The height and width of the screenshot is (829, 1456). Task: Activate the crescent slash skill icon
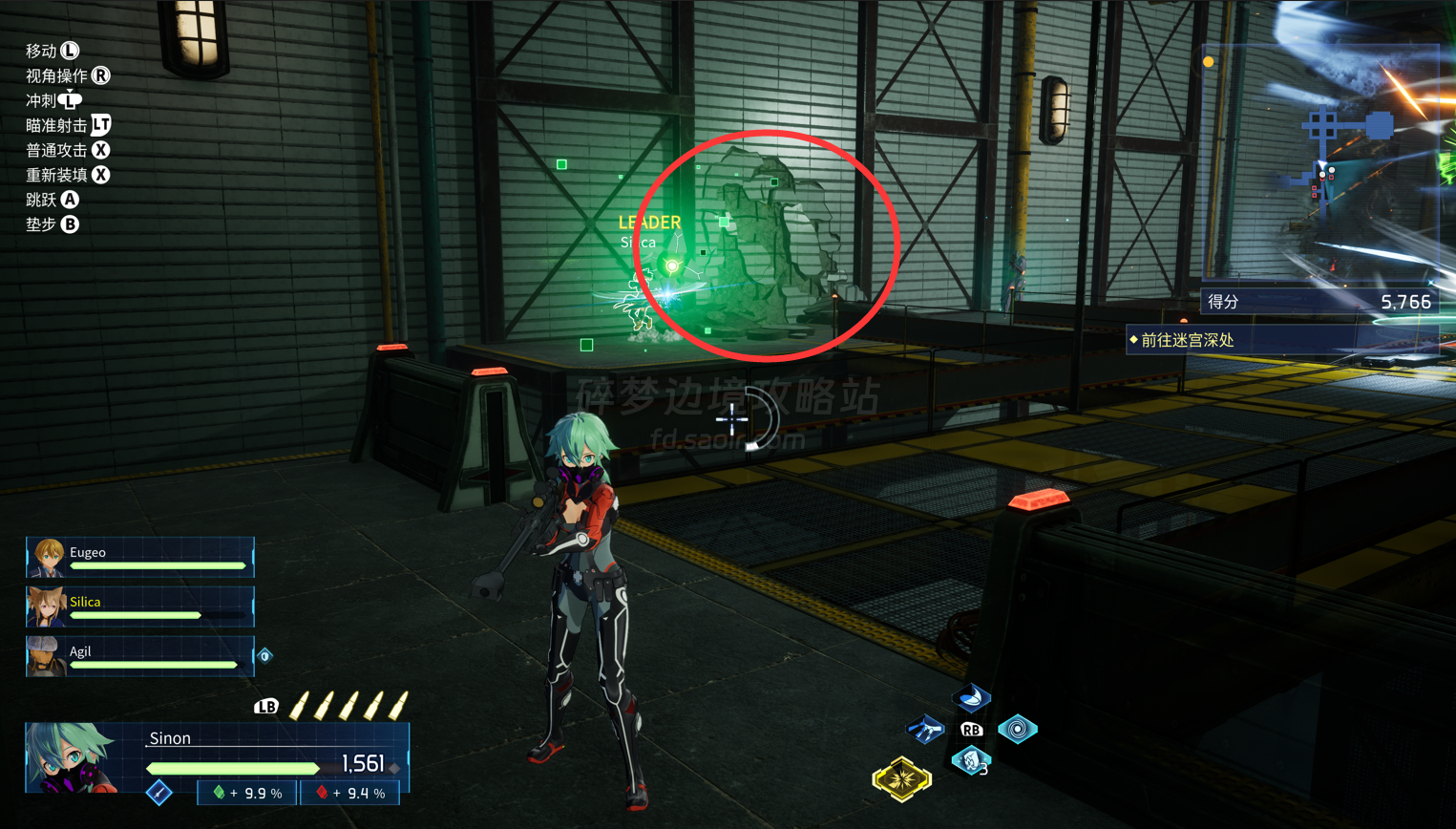pos(971,698)
